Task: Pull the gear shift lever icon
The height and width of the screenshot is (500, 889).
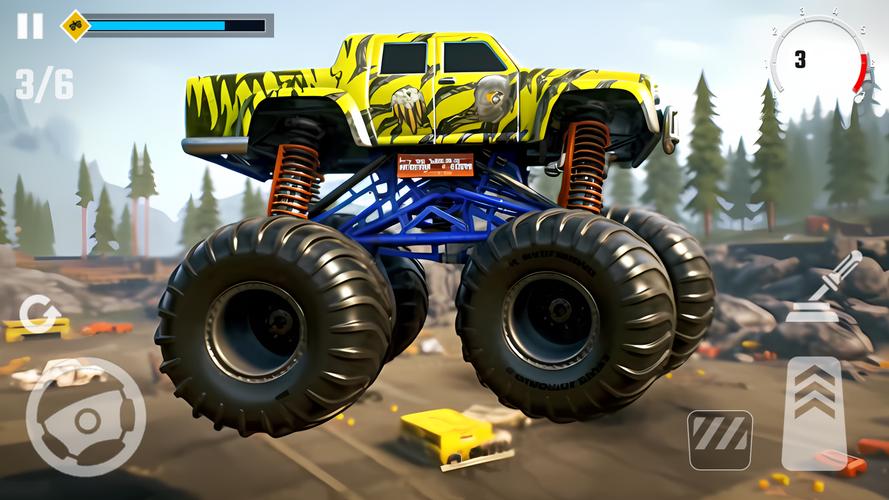Action: click(x=824, y=288)
